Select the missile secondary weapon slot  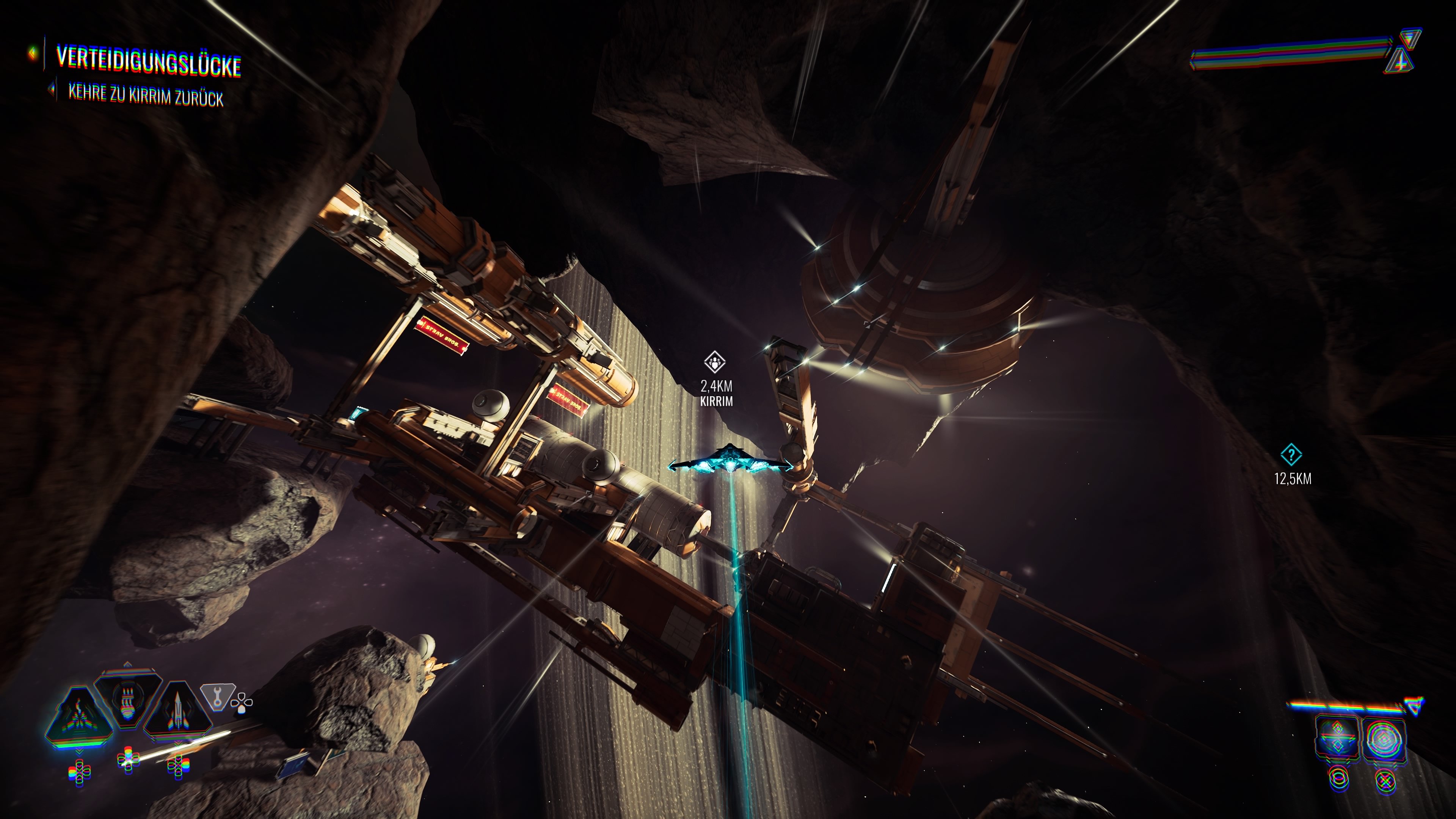[177, 711]
